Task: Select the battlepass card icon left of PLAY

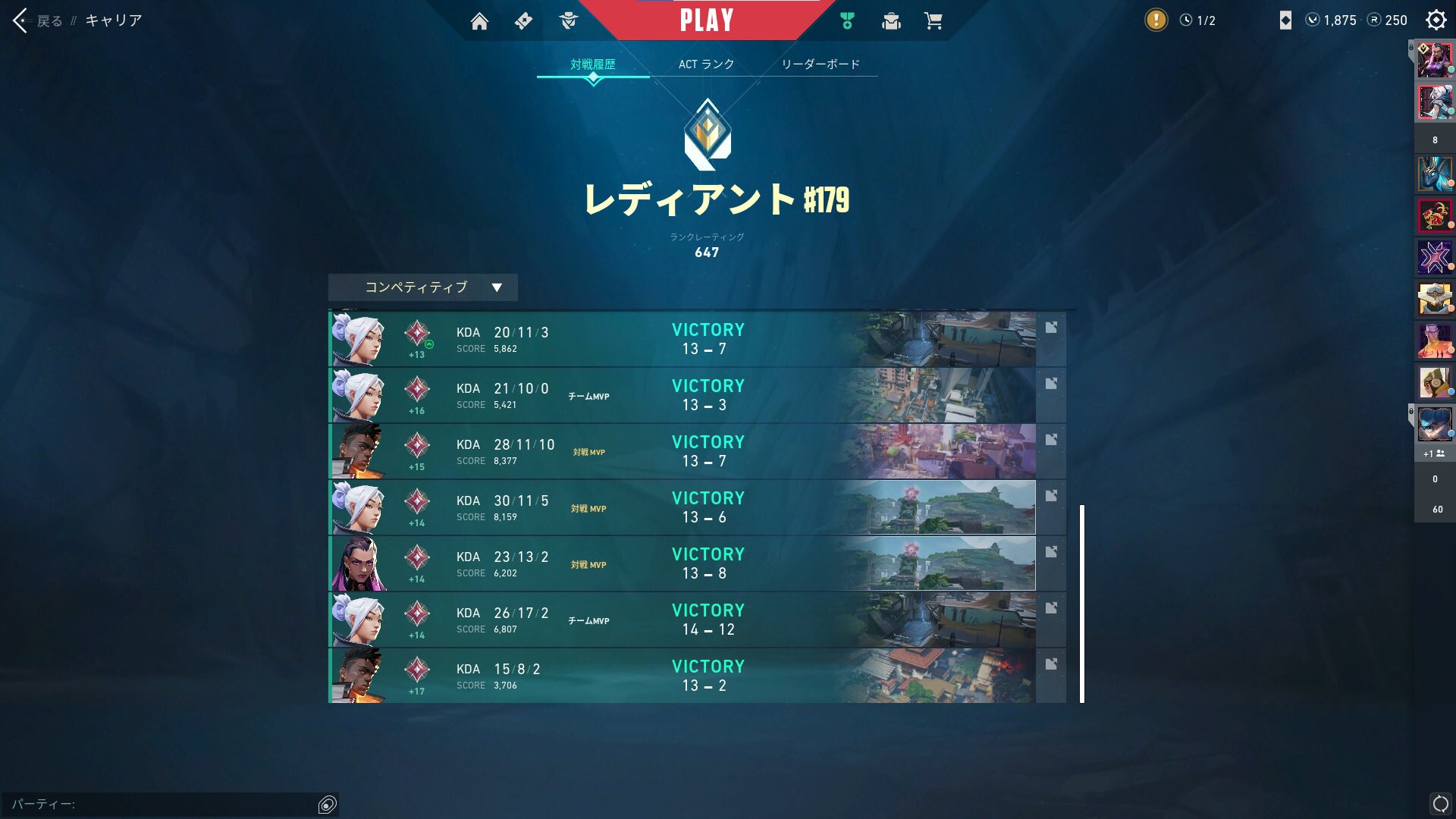Action: click(x=524, y=20)
